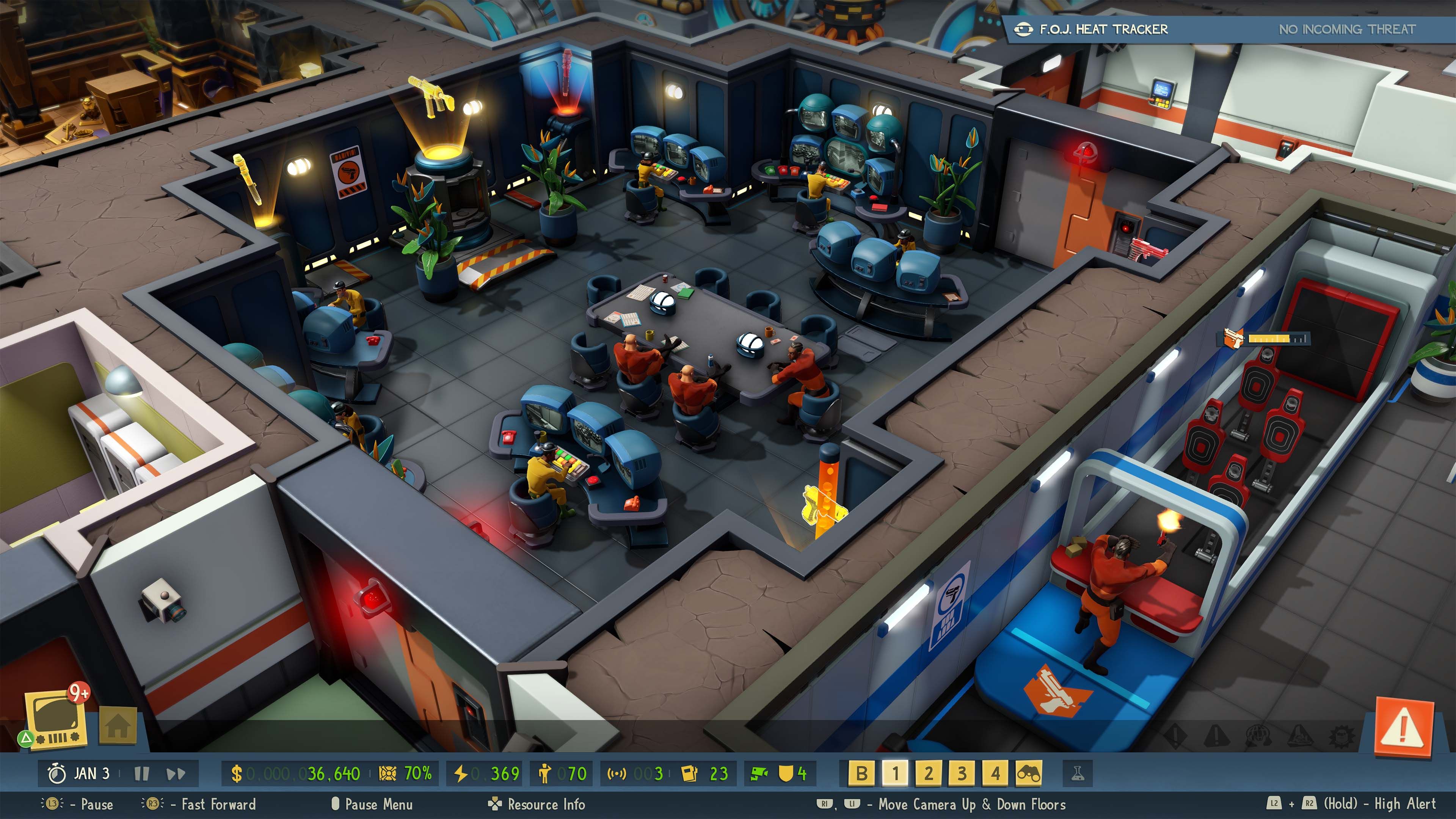
Task: Open the binoculars view button
Action: (x=1029, y=773)
